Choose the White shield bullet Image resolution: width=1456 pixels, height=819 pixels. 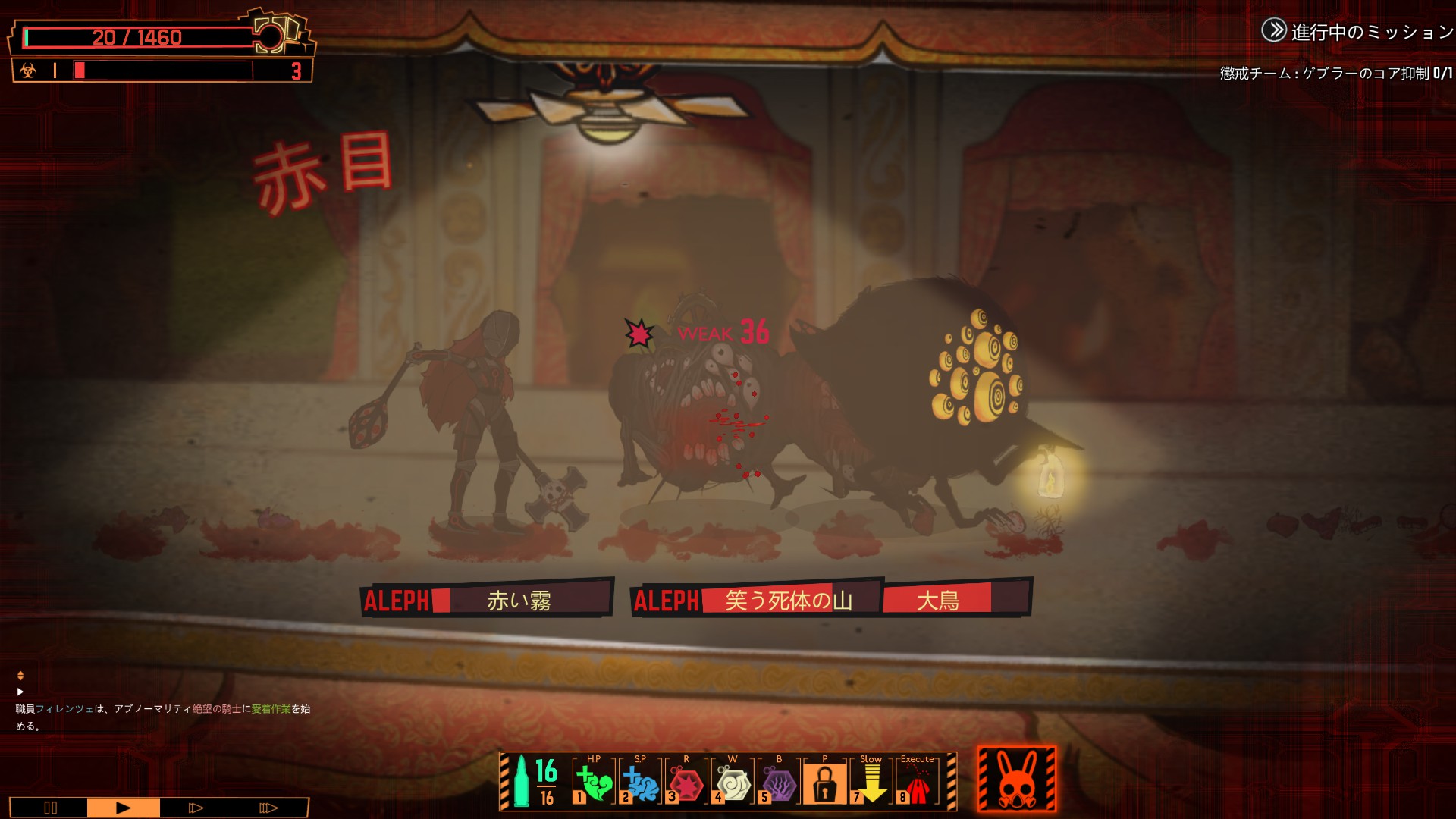pos(733,782)
